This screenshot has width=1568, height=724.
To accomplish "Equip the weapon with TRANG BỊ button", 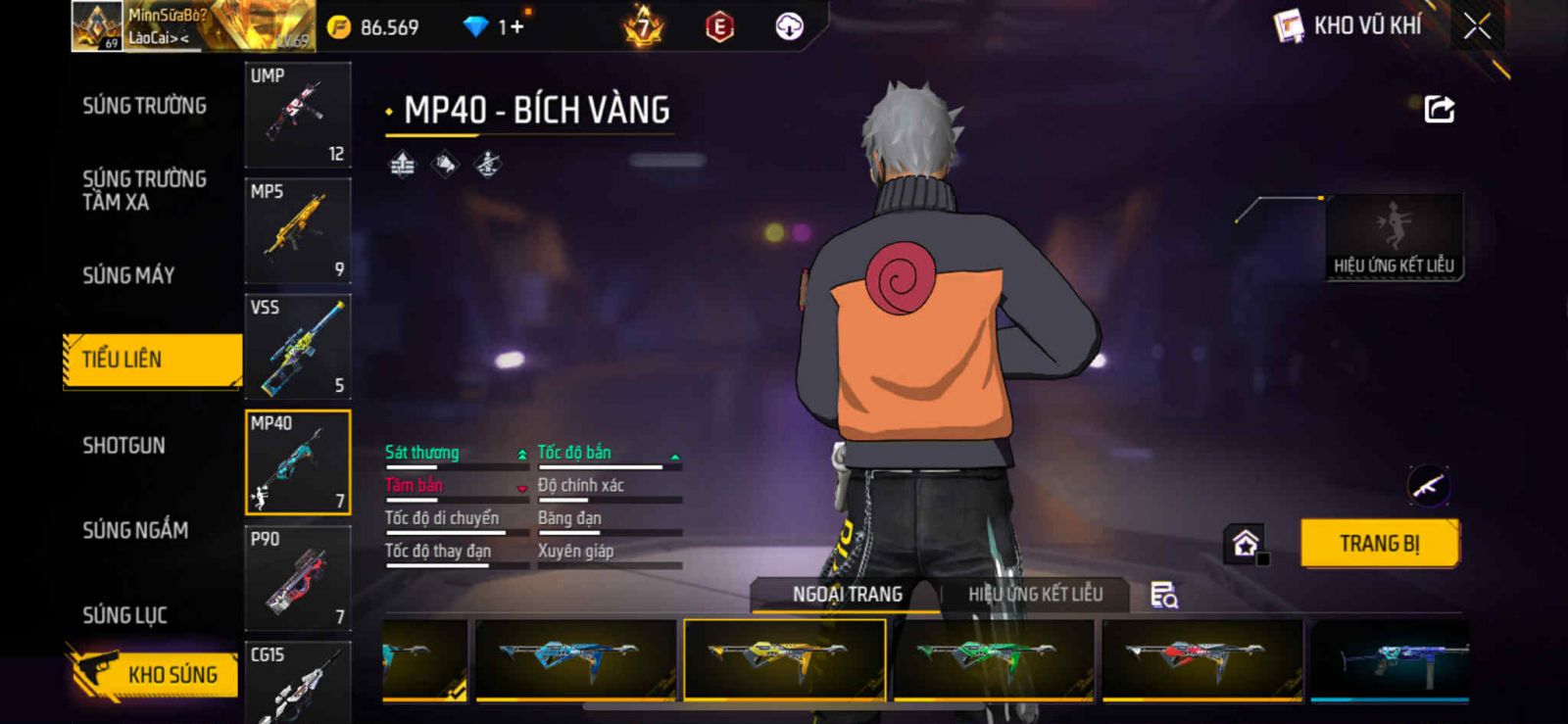I will click(1379, 544).
